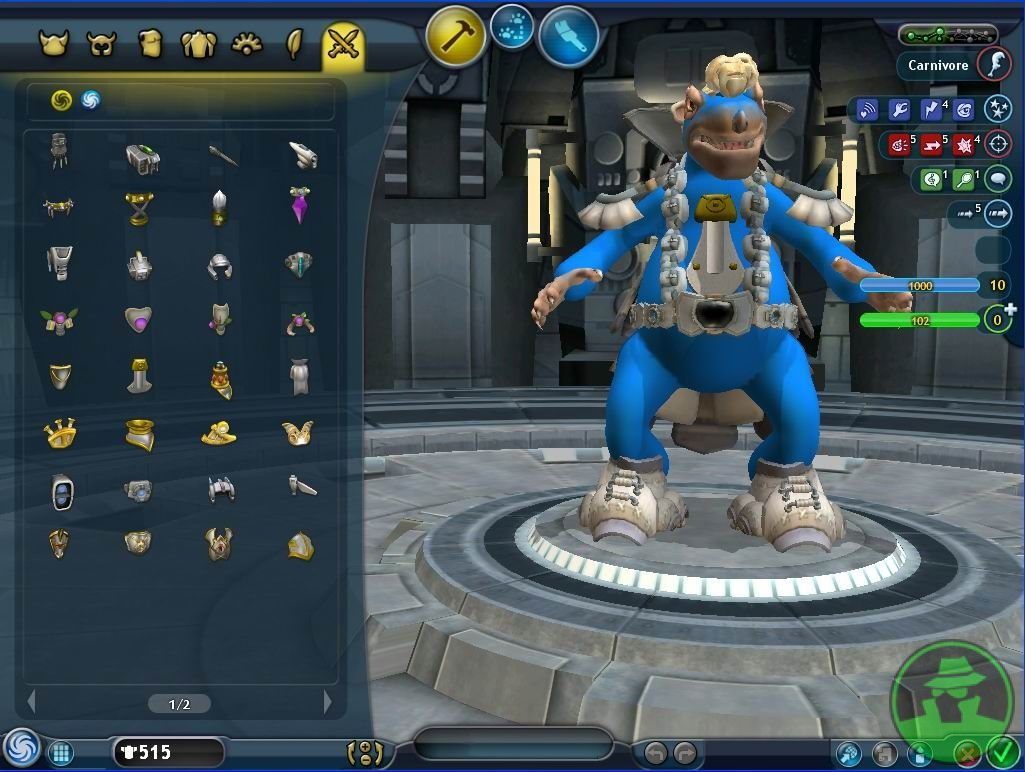Choose the green-lit gray gadget part
Image resolution: width=1025 pixels, height=772 pixels.
click(x=142, y=157)
